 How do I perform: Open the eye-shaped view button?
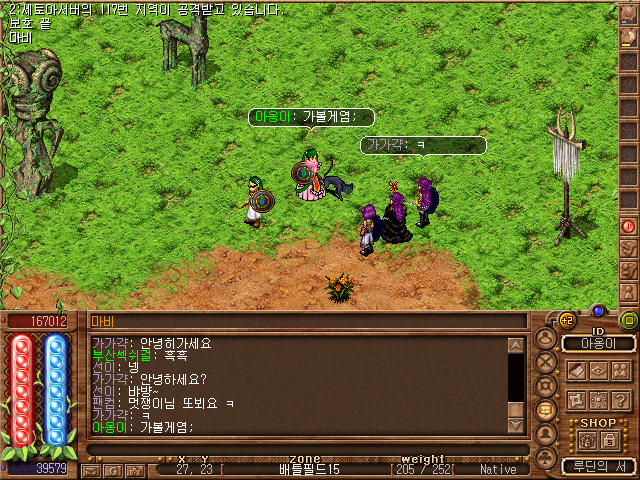[599, 370]
